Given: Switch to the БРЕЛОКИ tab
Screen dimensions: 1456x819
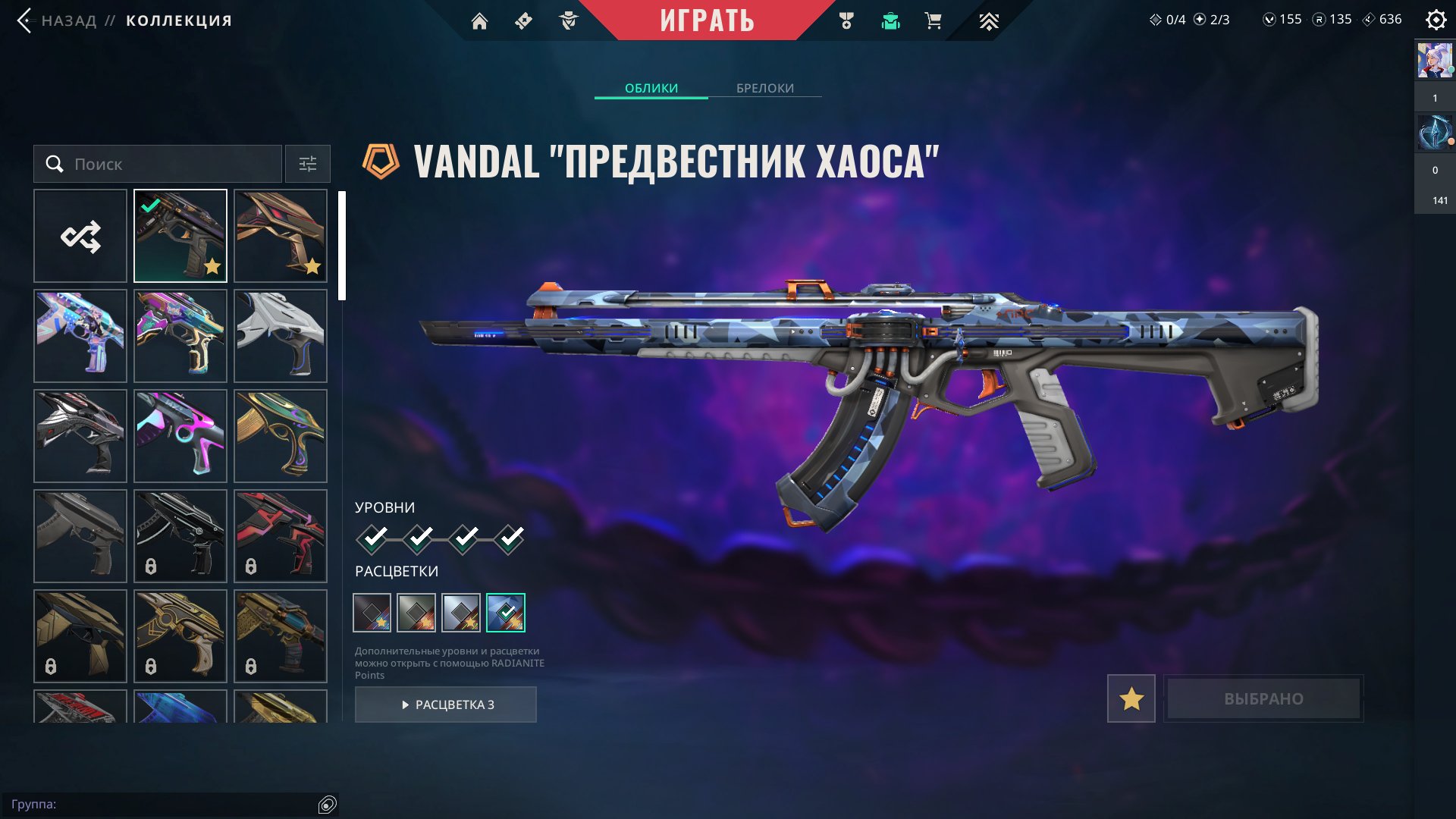Looking at the screenshot, I should coord(764,88).
